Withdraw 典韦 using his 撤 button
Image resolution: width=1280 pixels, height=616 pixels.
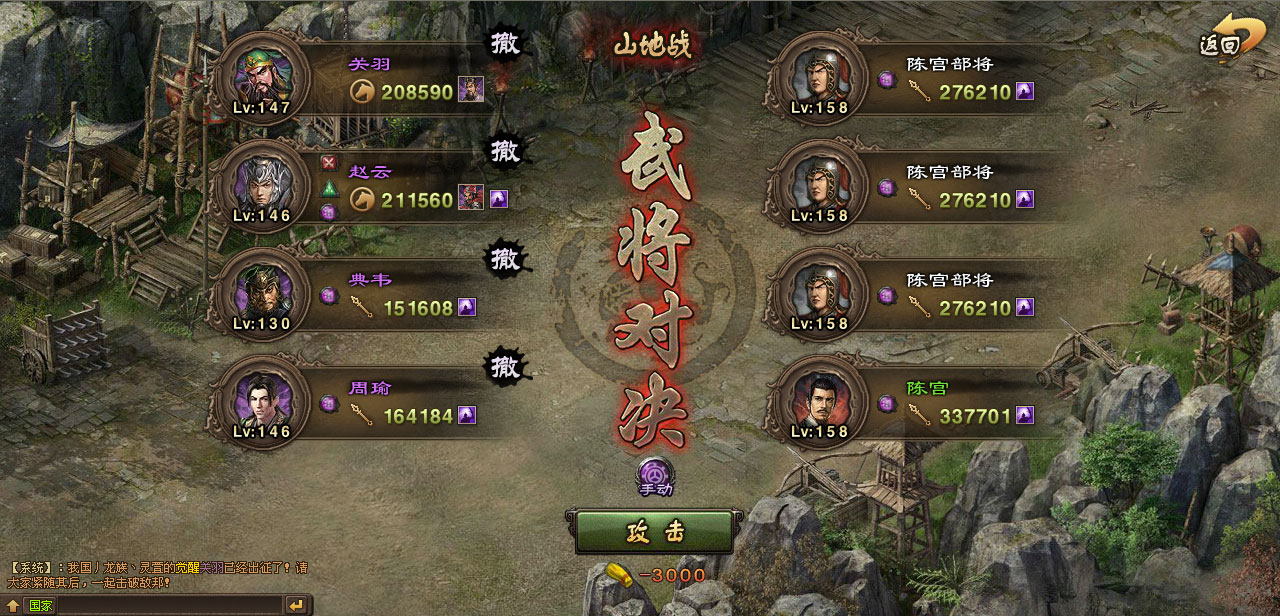506,259
